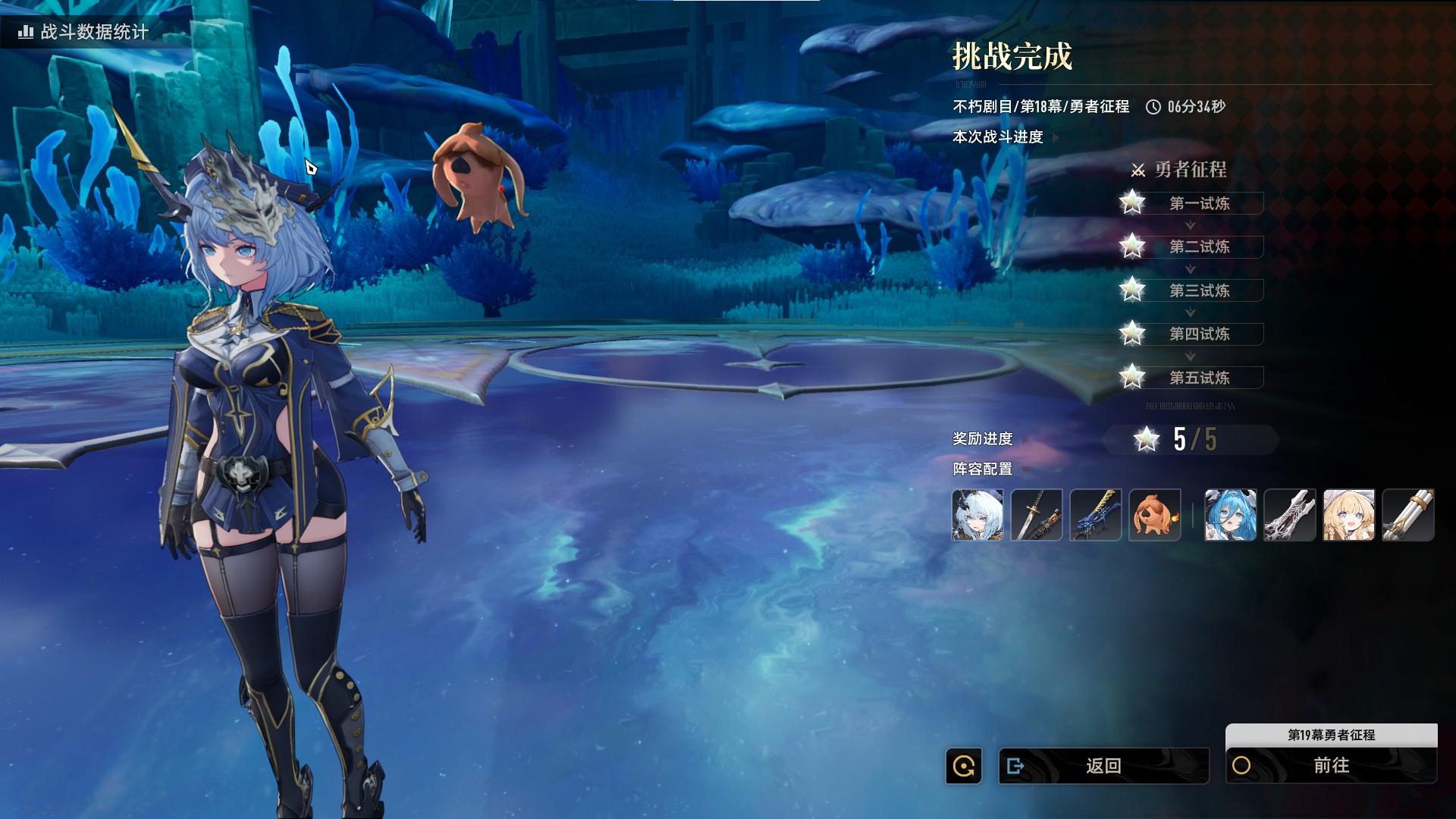The height and width of the screenshot is (819, 1456).
Task: Open the battle data statistics panel
Action: pos(84,32)
